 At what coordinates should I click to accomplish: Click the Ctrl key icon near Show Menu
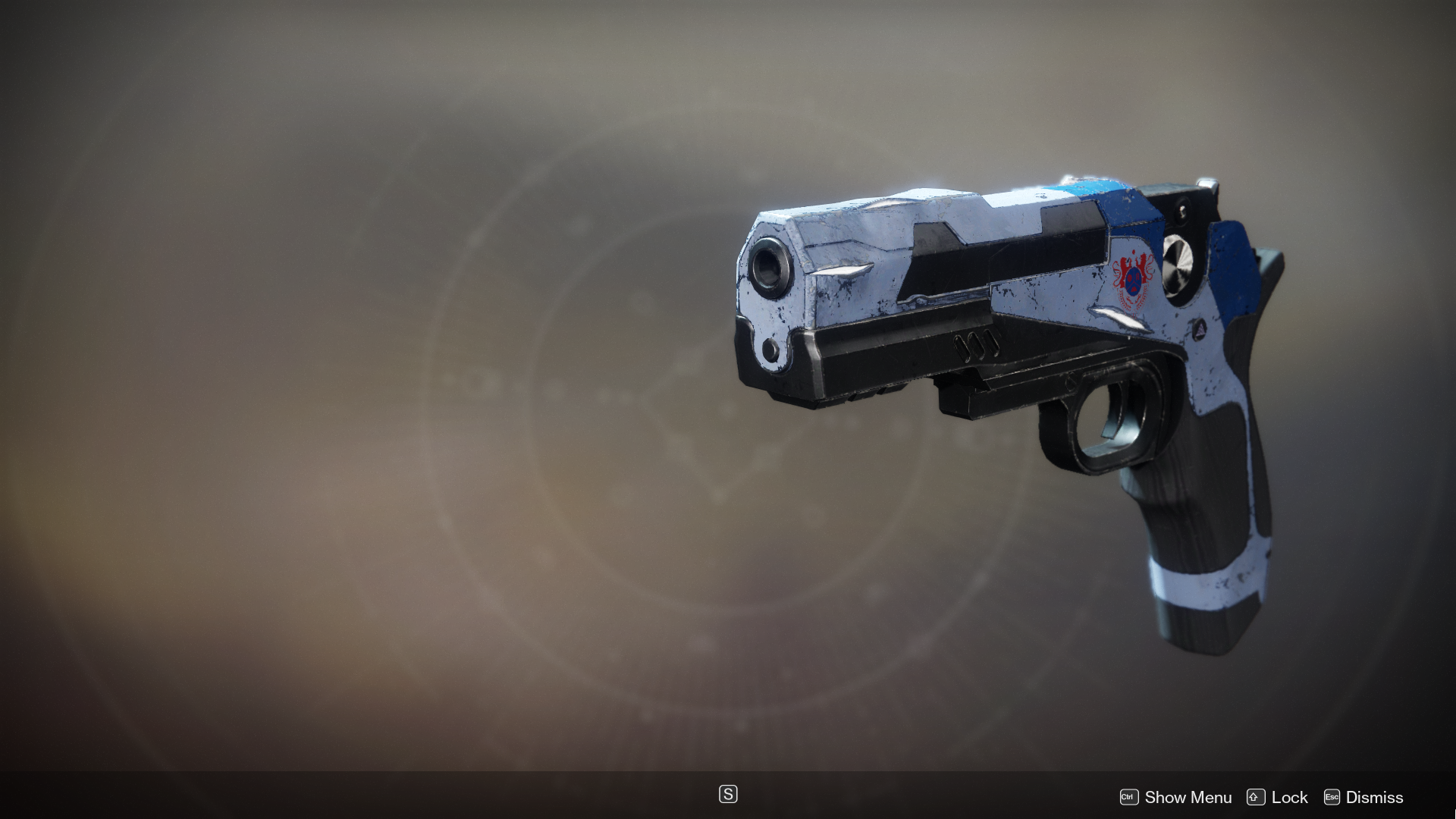[x=1129, y=797]
